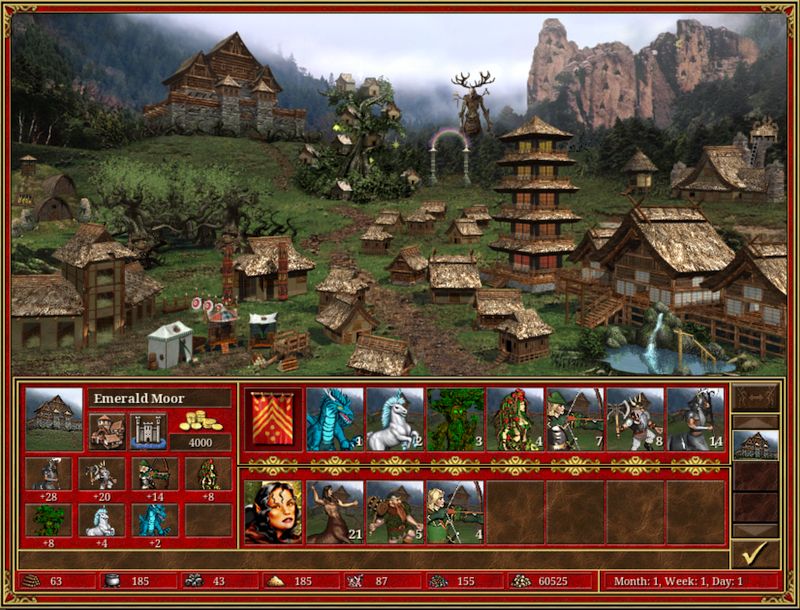800x610 pixels.
Task: Select the white unicorn garrison stack
Action: 394,418
